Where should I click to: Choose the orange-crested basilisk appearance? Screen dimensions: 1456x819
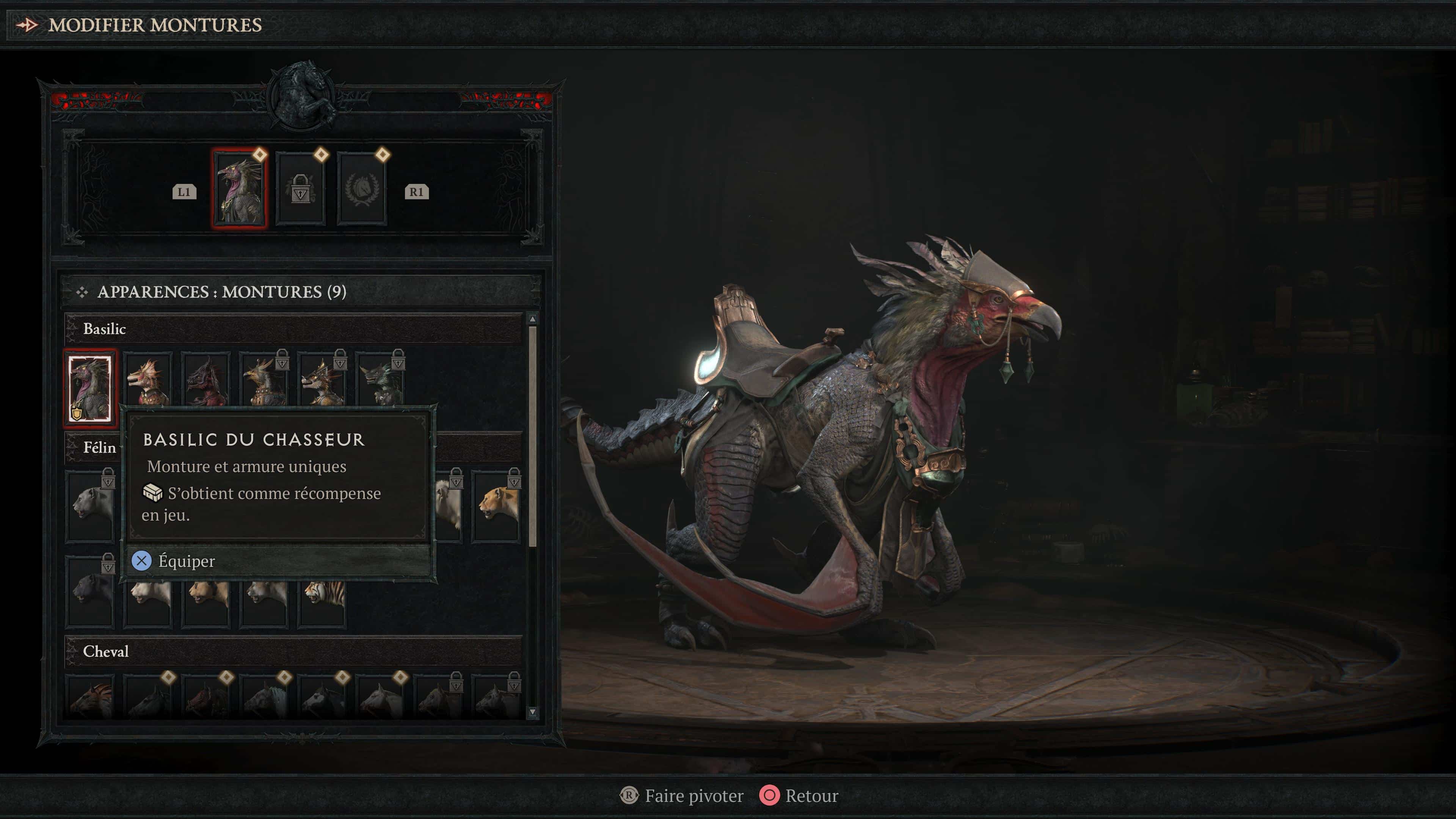[147, 380]
